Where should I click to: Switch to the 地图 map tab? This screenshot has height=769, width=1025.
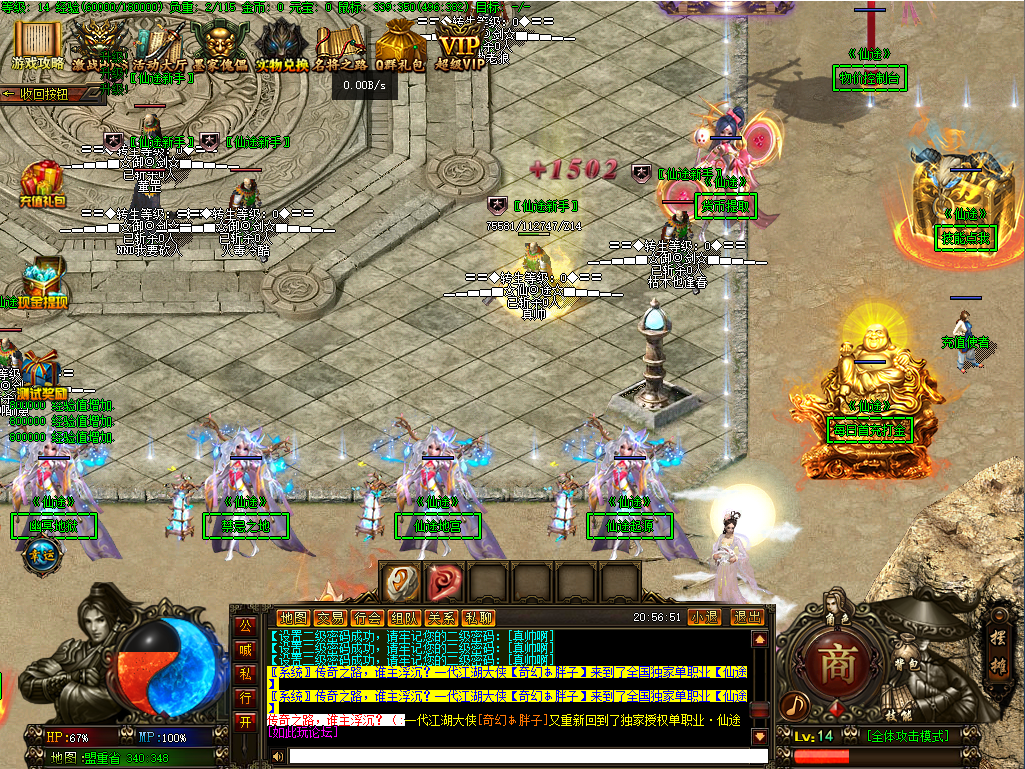[293, 618]
